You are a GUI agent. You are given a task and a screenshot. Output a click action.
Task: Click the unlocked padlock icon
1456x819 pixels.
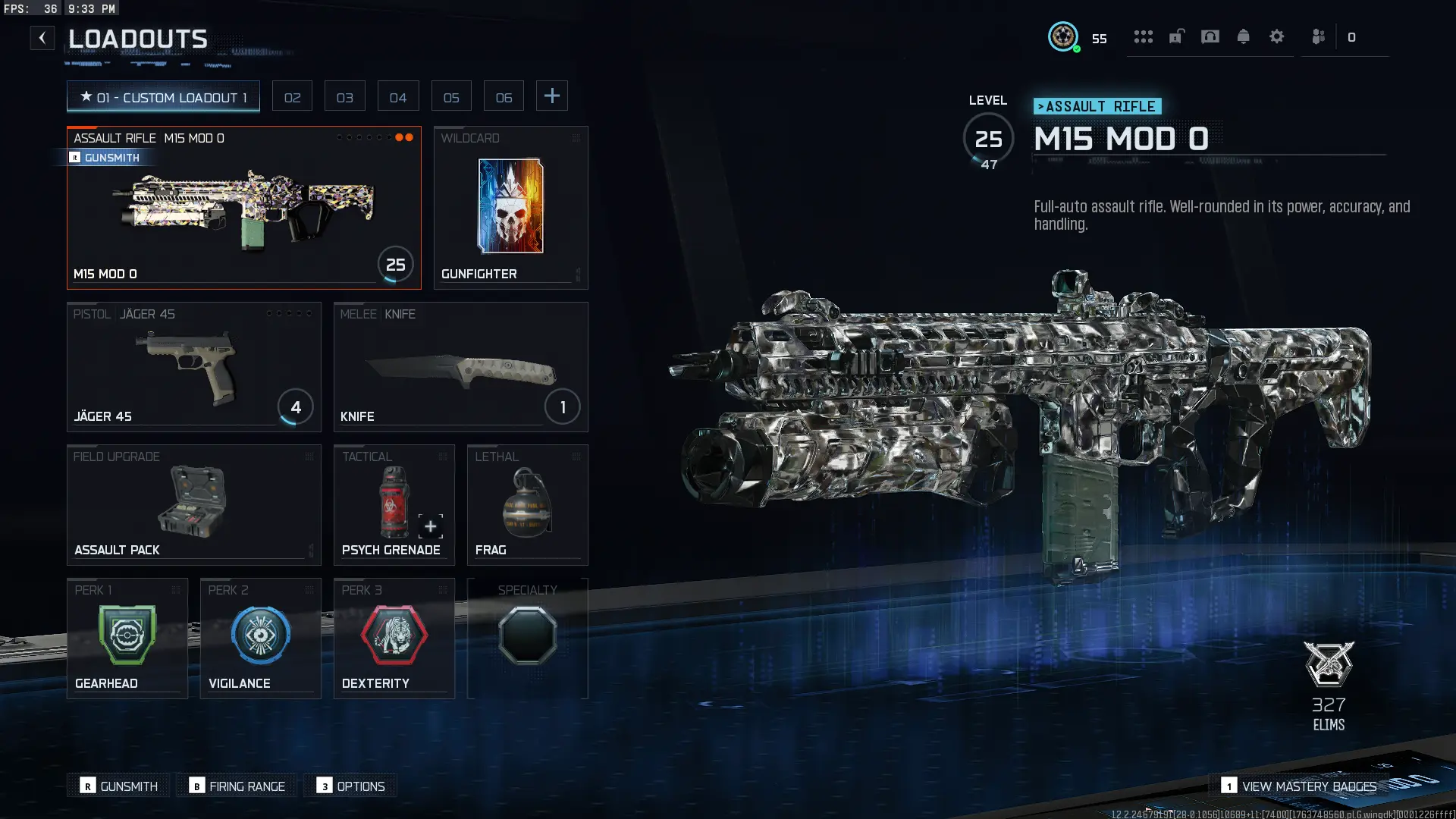(x=1177, y=36)
